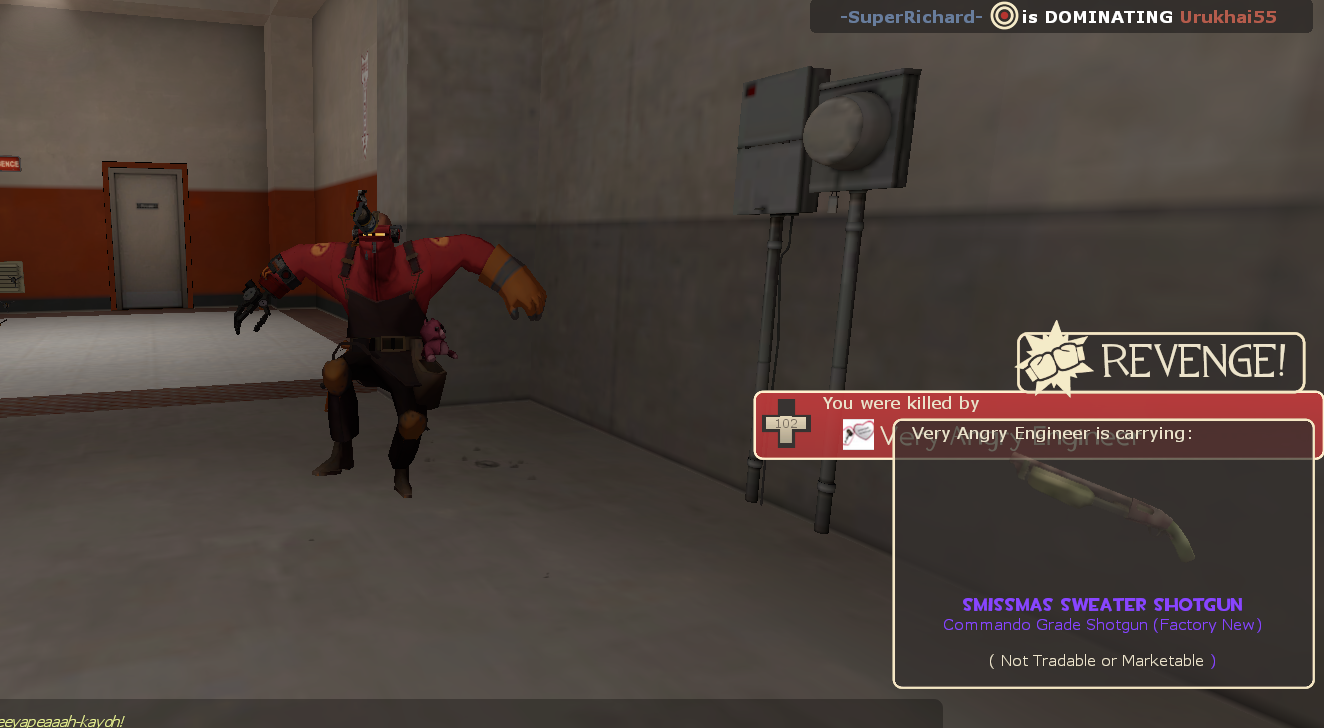Click the heart-shaped killer weapon icon
This screenshot has width=1324, height=728.
coord(857,435)
